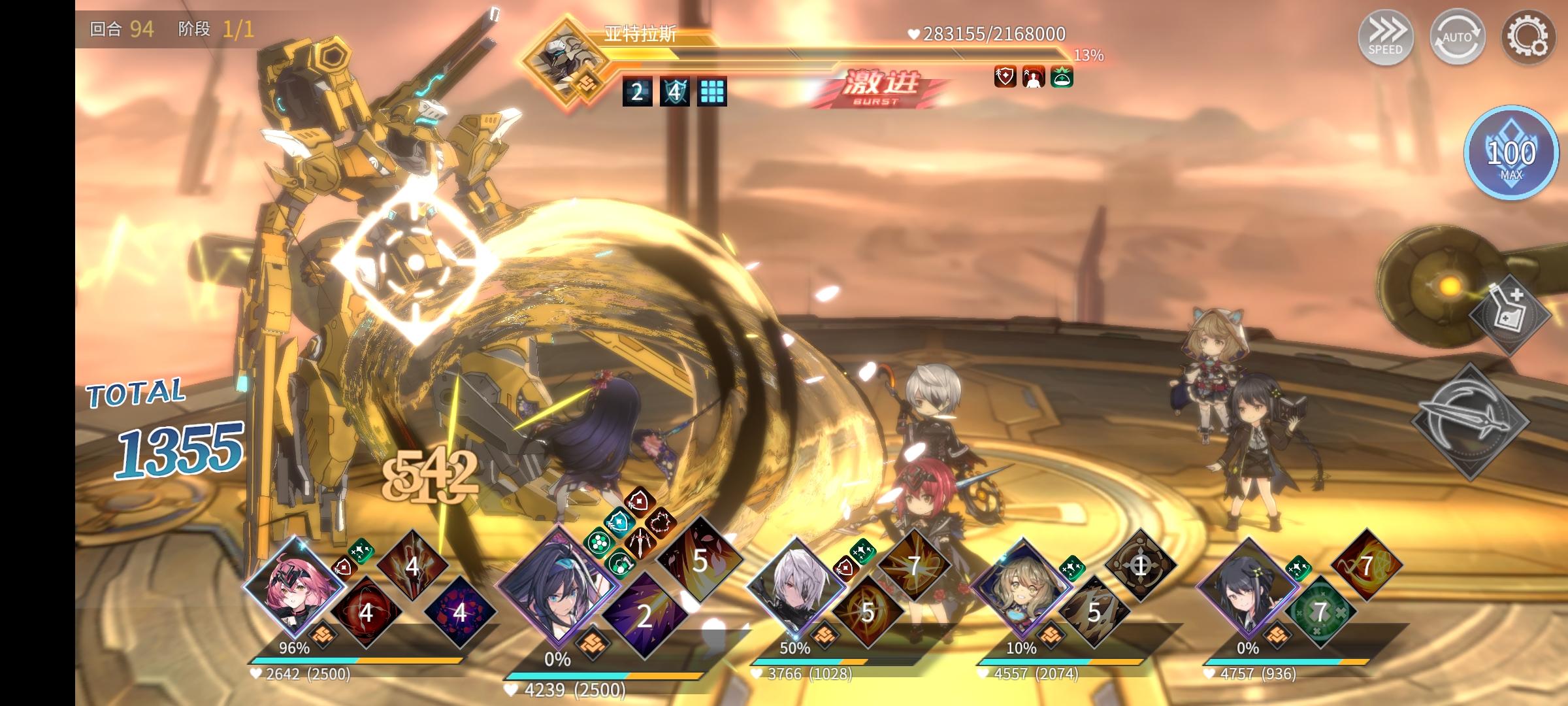Tap the petal skill with cooldown 5
This screenshot has width=1568, height=706.
tap(700, 560)
